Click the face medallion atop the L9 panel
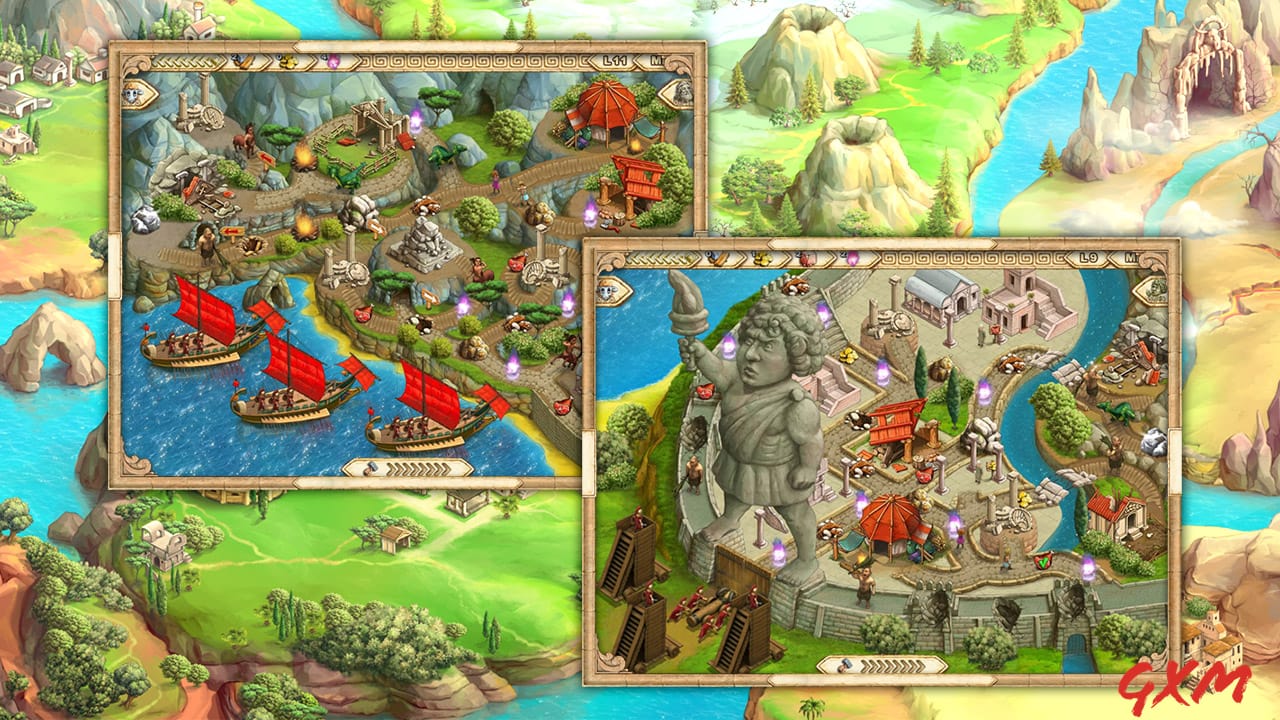 click(x=608, y=291)
